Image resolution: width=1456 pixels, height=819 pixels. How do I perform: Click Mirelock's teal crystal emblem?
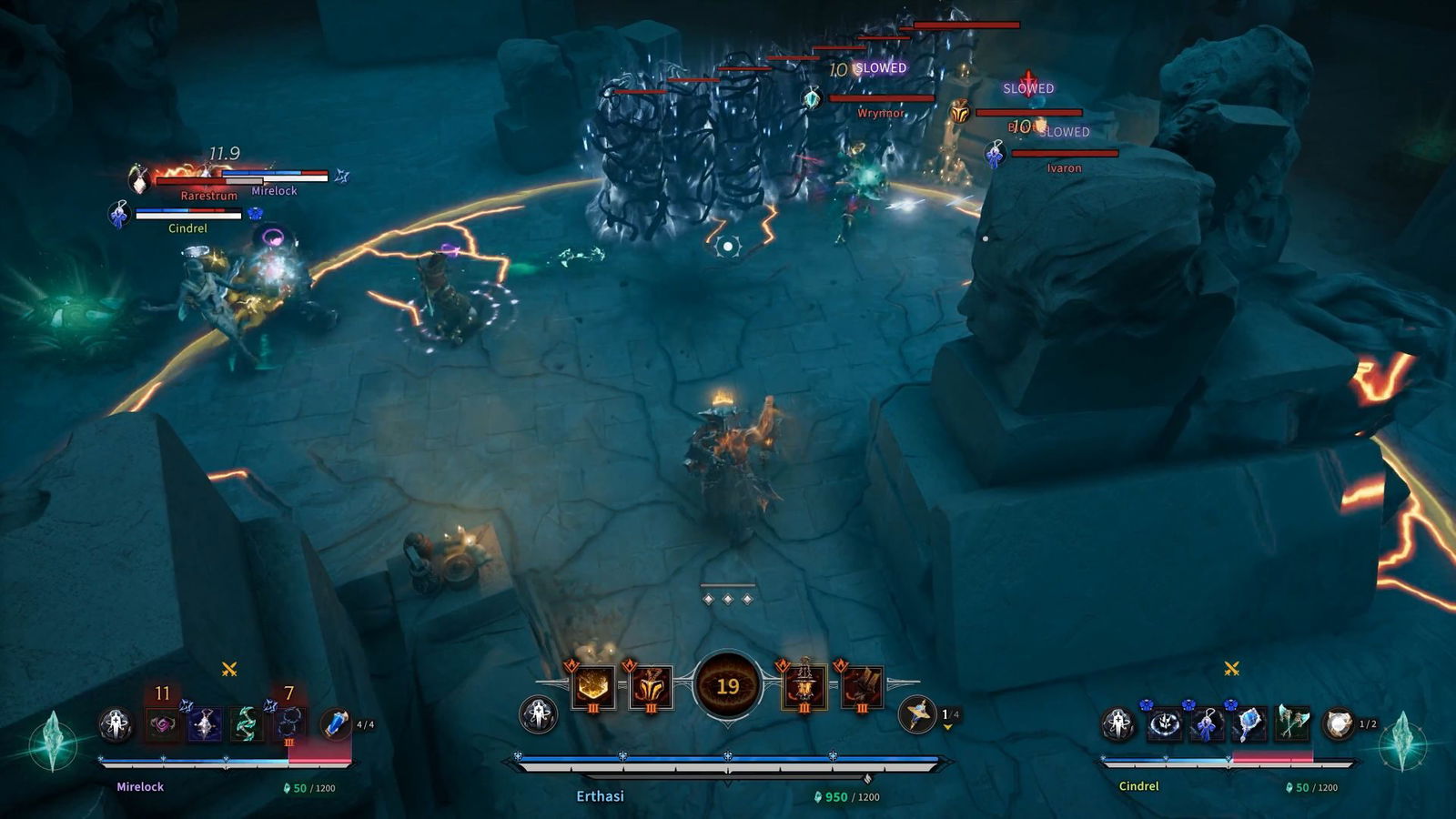(x=53, y=741)
